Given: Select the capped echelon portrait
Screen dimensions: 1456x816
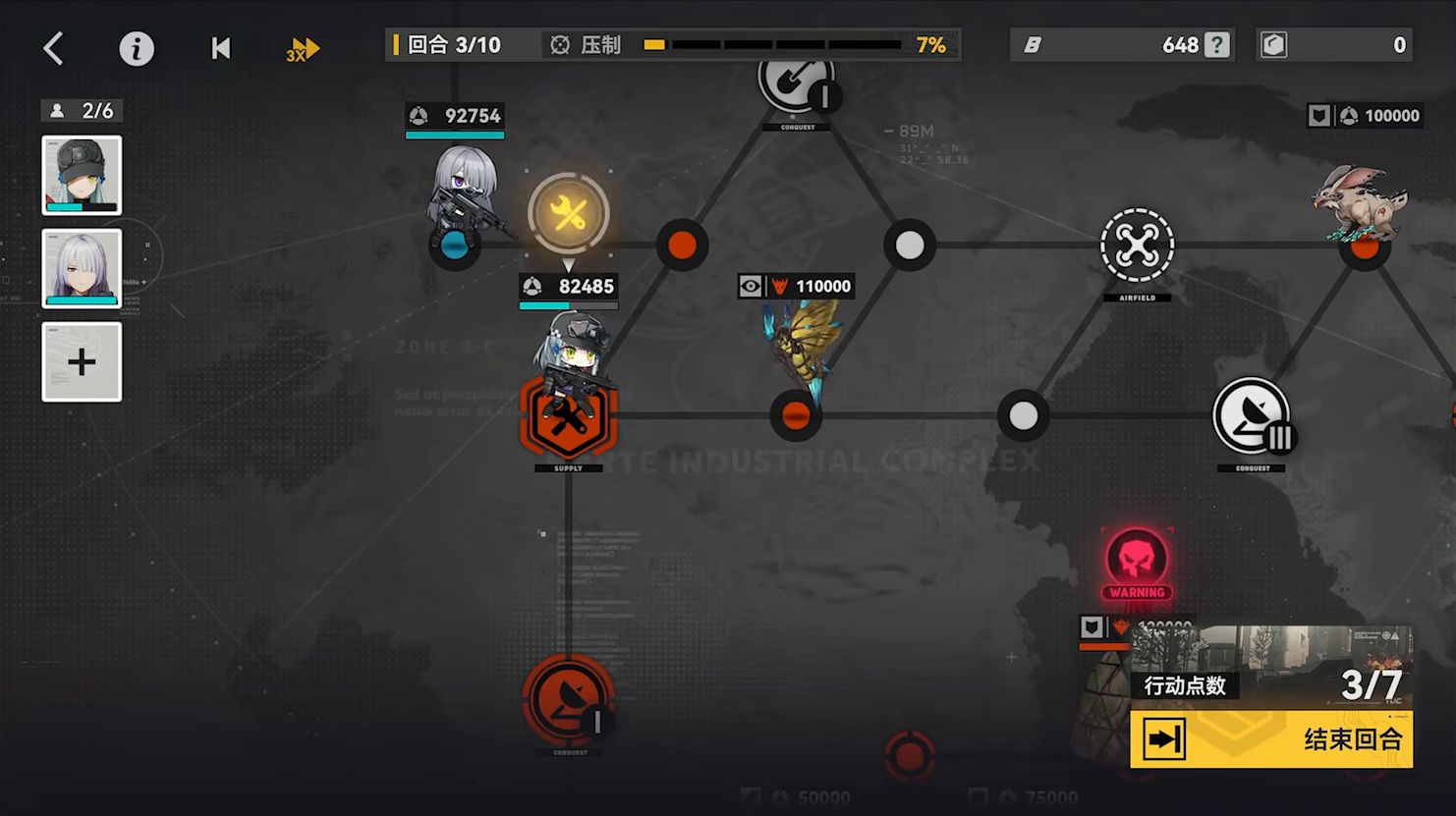Looking at the screenshot, I should (x=82, y=176).
